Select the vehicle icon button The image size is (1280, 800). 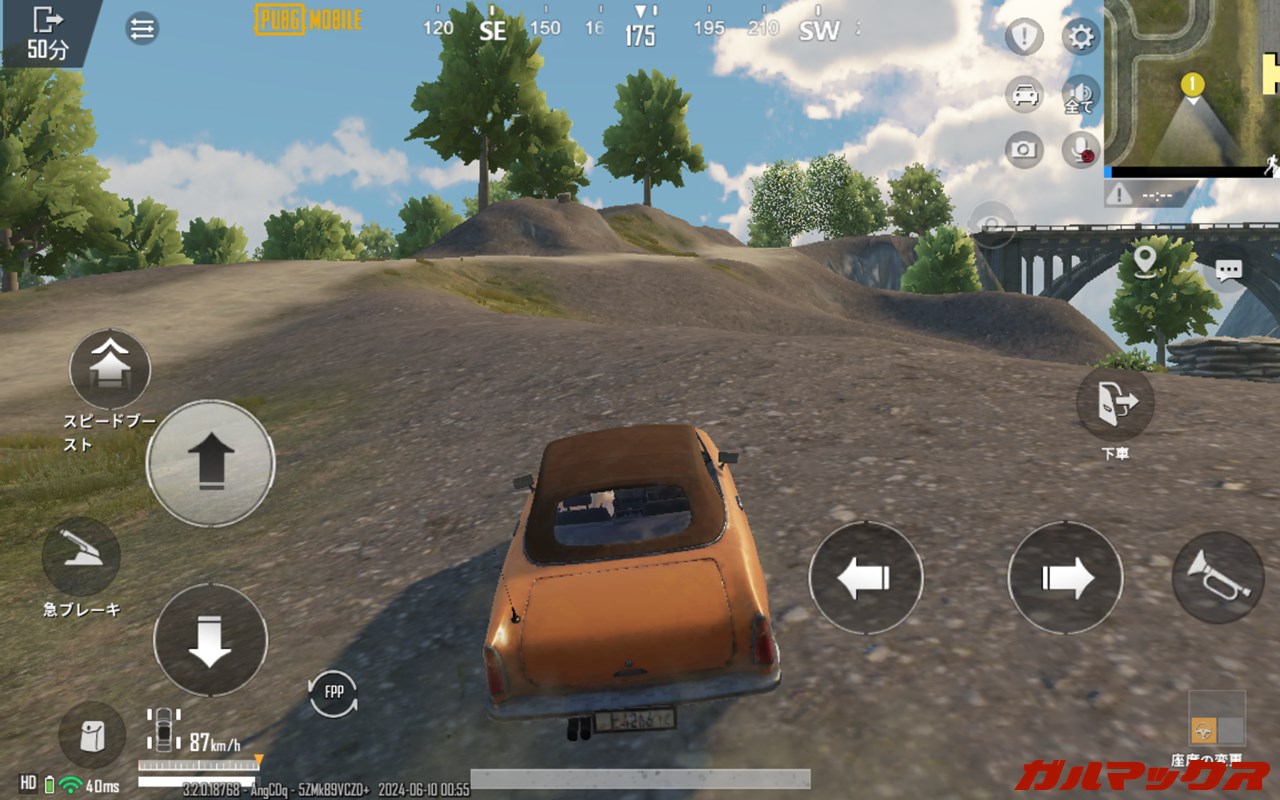tap(1024, 95)
